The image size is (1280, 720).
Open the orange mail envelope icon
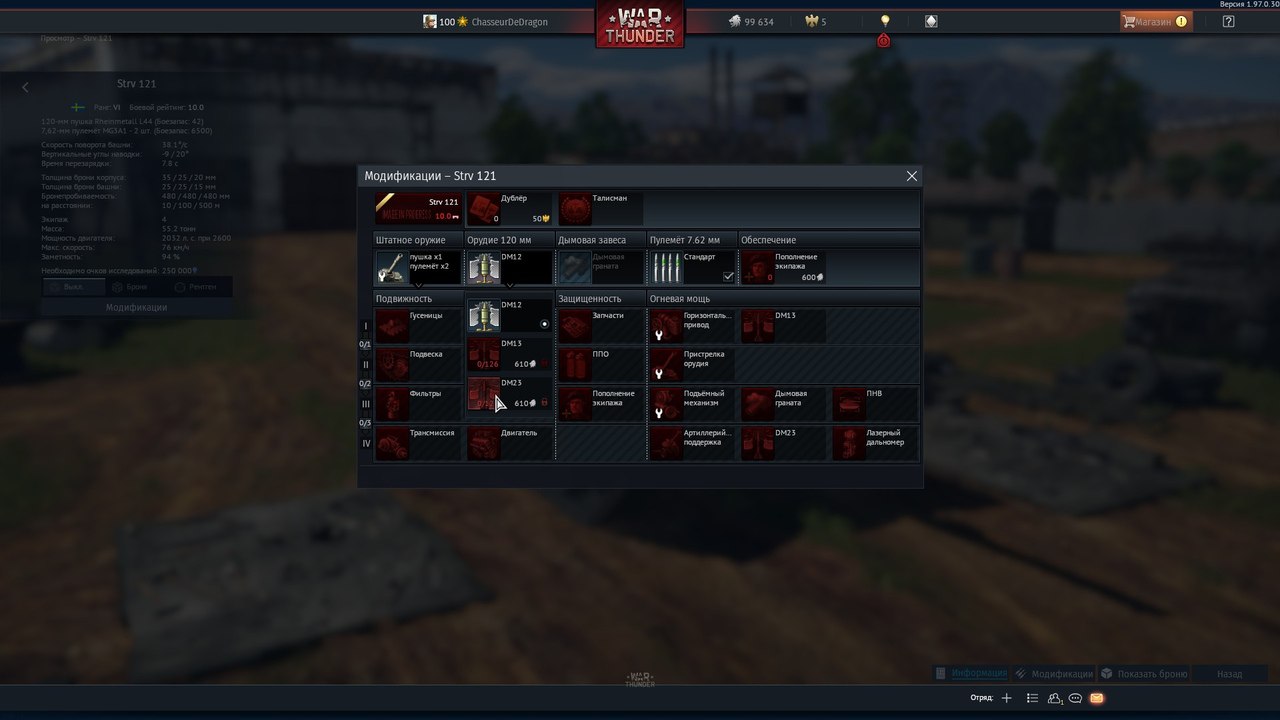[x=1097, y=698]
